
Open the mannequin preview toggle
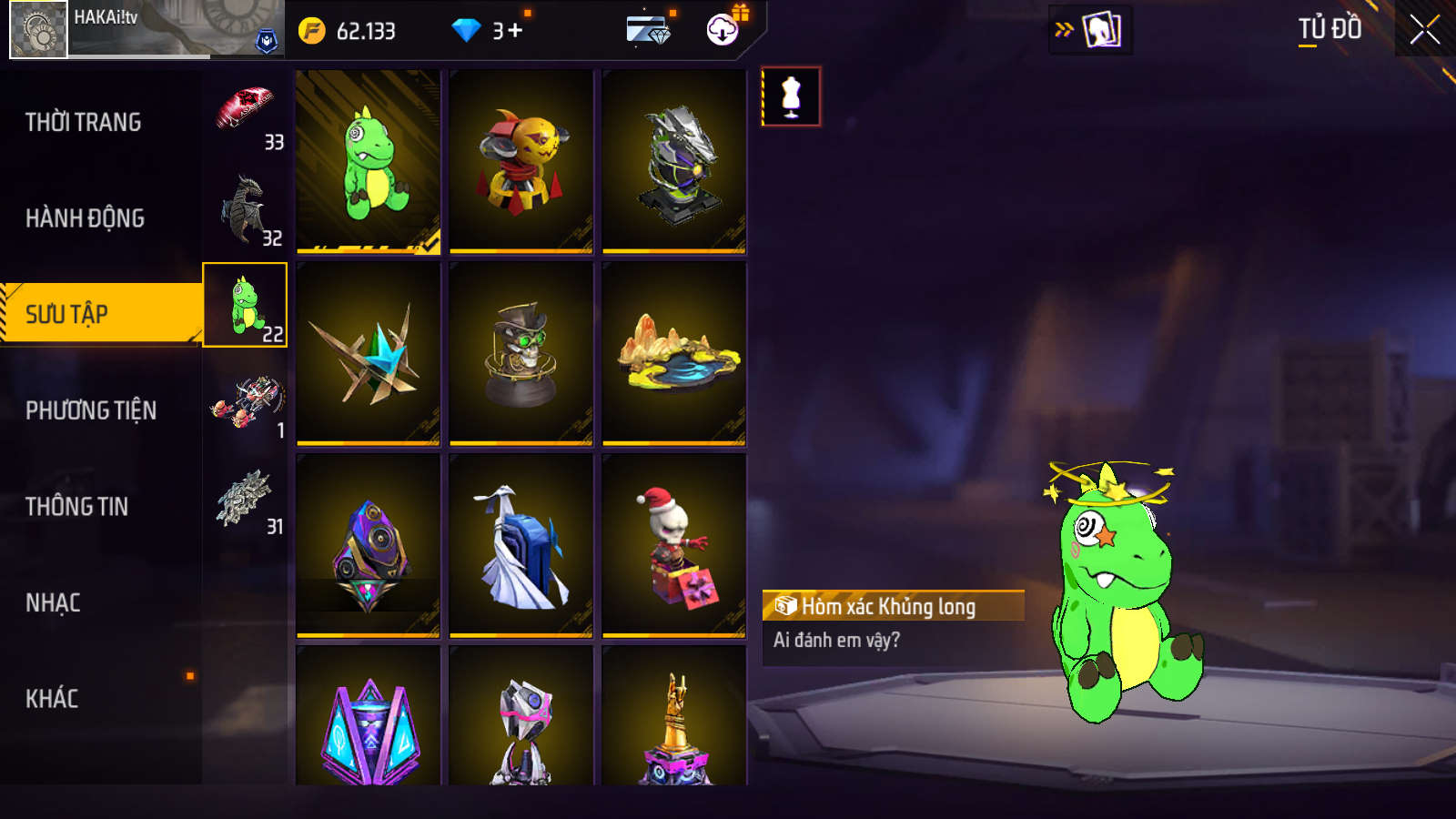(x=791, y=96)
